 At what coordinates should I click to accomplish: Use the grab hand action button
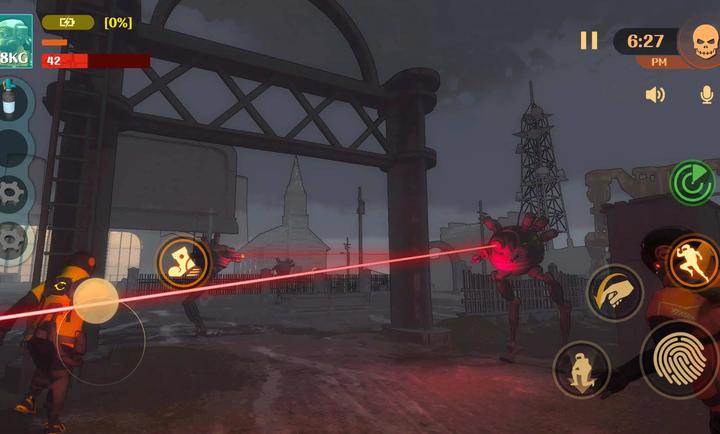click(614, 293)
